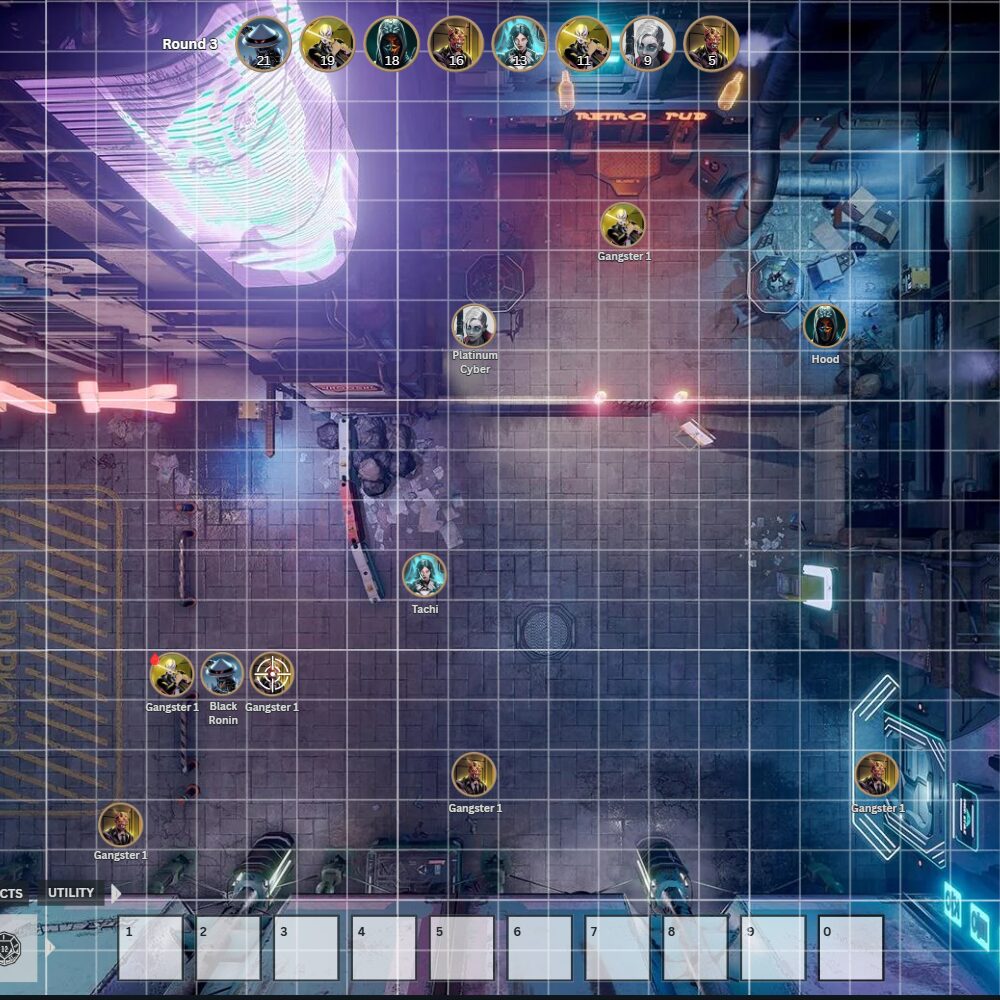The image size is (1000, 1000).
Task: Choose the initiative 9 Platinum Cyber portrait
Action: [x=647, y=44]
